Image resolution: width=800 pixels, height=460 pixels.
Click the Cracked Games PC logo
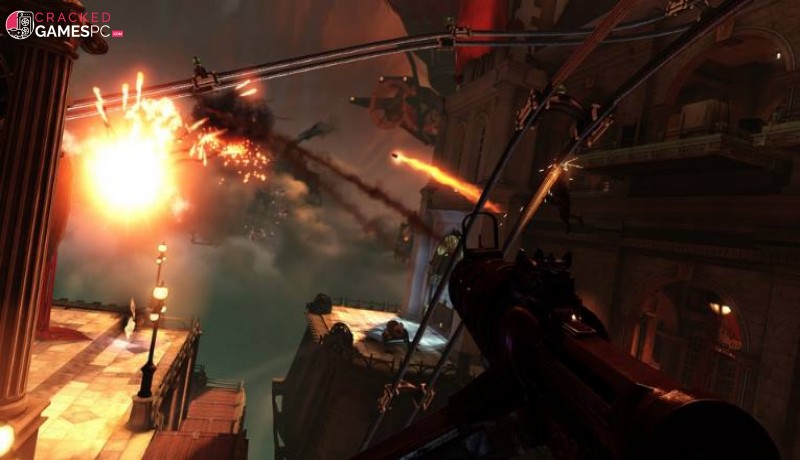pos(64,25)
